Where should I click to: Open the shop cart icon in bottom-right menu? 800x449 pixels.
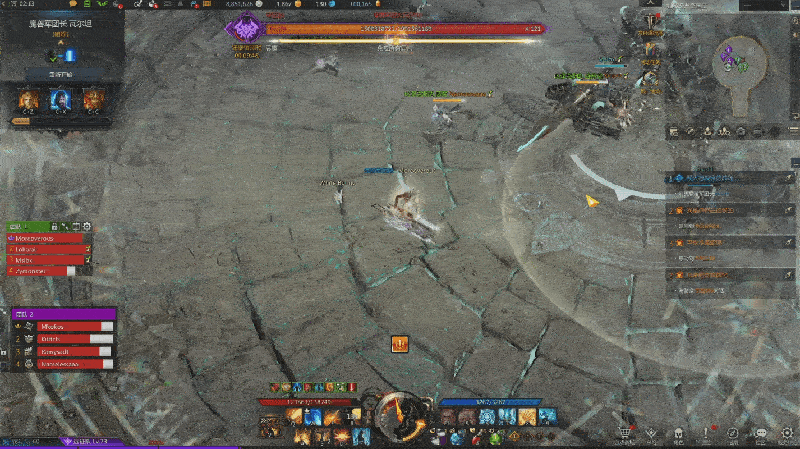624,434
